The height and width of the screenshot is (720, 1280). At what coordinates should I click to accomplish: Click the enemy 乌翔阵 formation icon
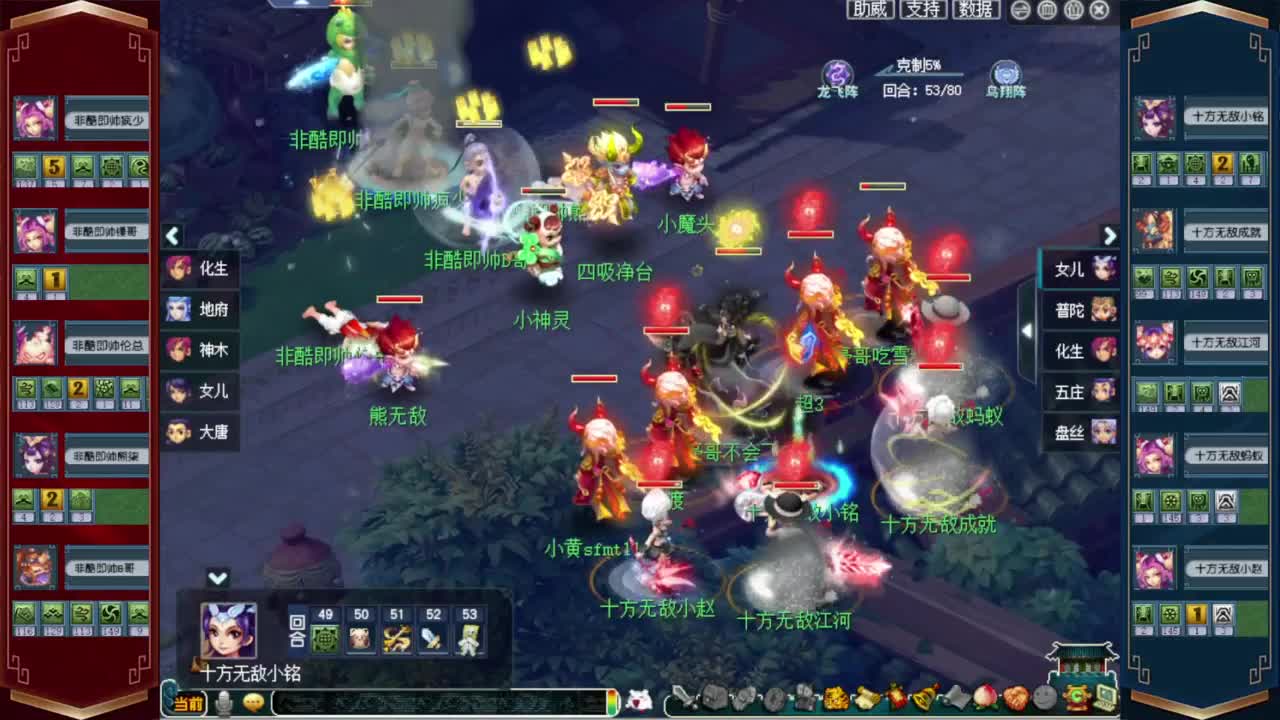click(x=1004, y=74)
